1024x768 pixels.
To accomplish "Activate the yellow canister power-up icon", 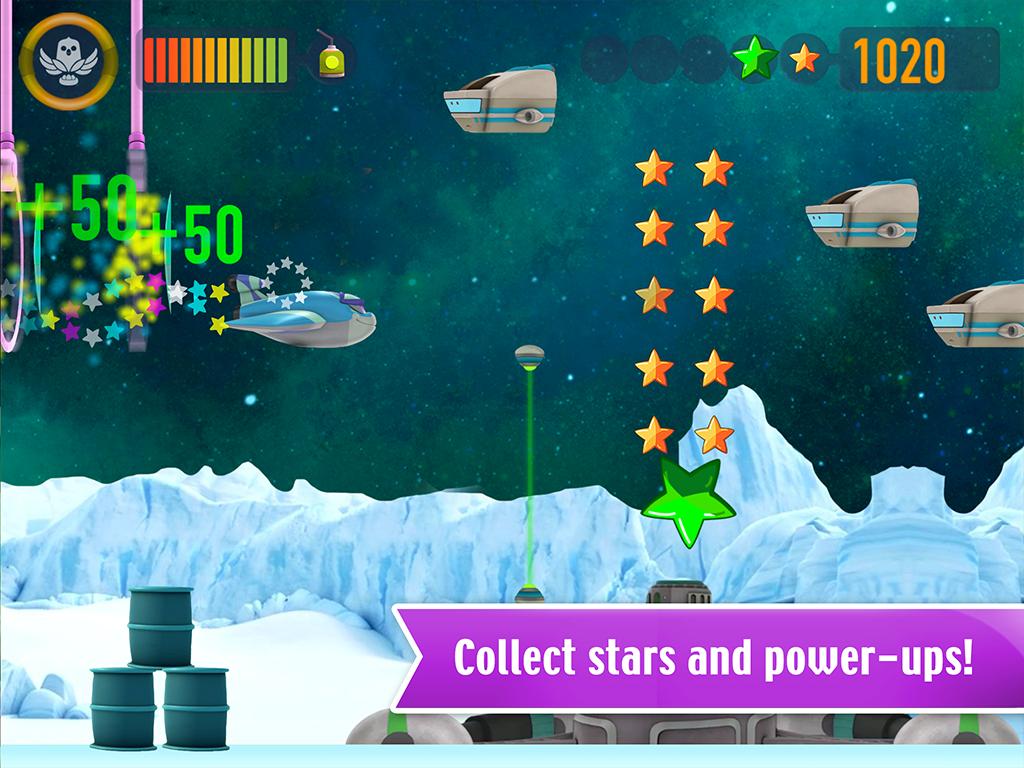I will tap(329, 58).
